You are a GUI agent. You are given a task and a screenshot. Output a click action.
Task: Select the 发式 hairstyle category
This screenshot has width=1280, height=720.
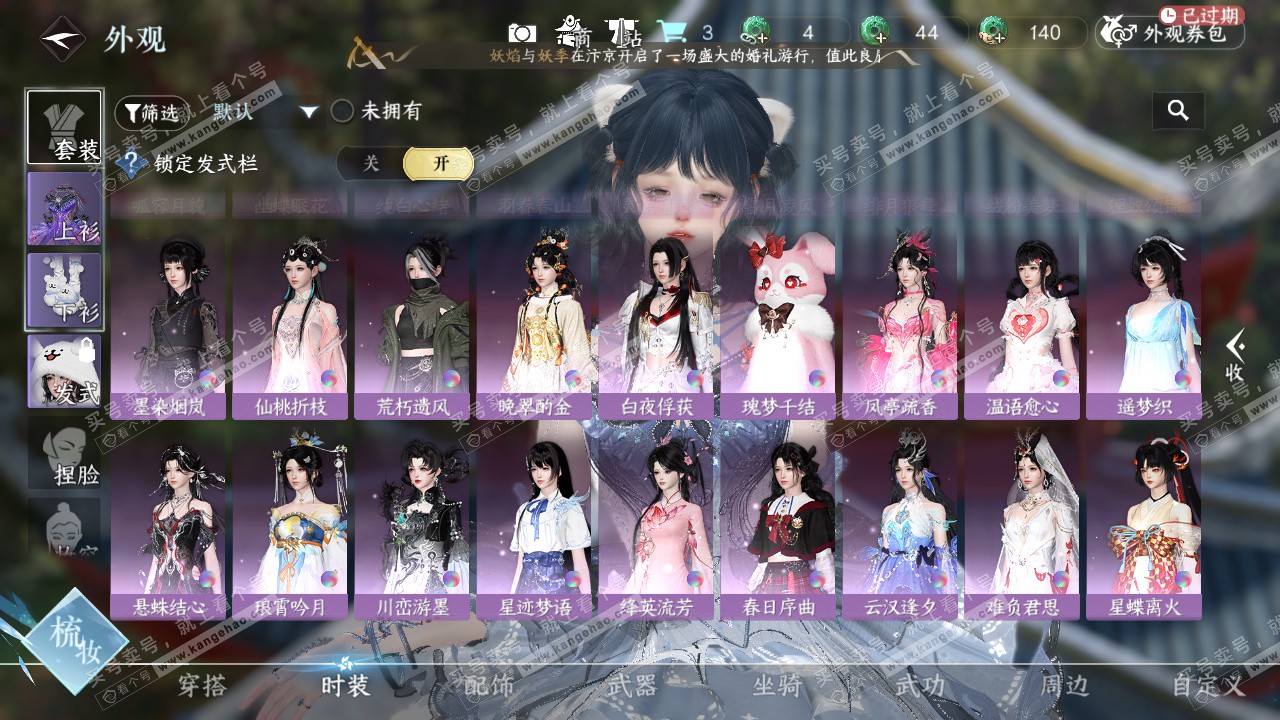point(64,371)
